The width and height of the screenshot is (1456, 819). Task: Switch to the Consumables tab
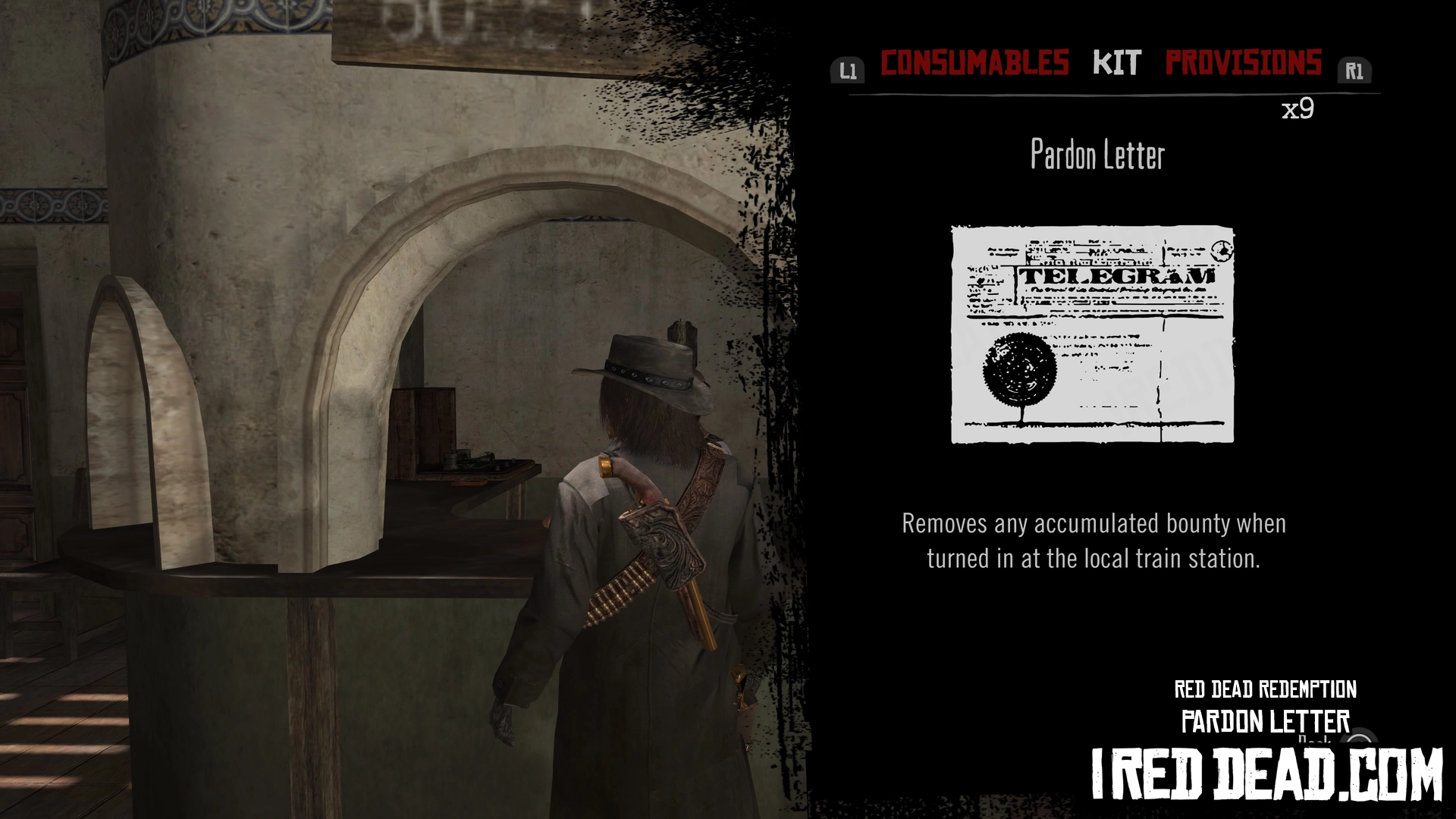click(974, 63)
